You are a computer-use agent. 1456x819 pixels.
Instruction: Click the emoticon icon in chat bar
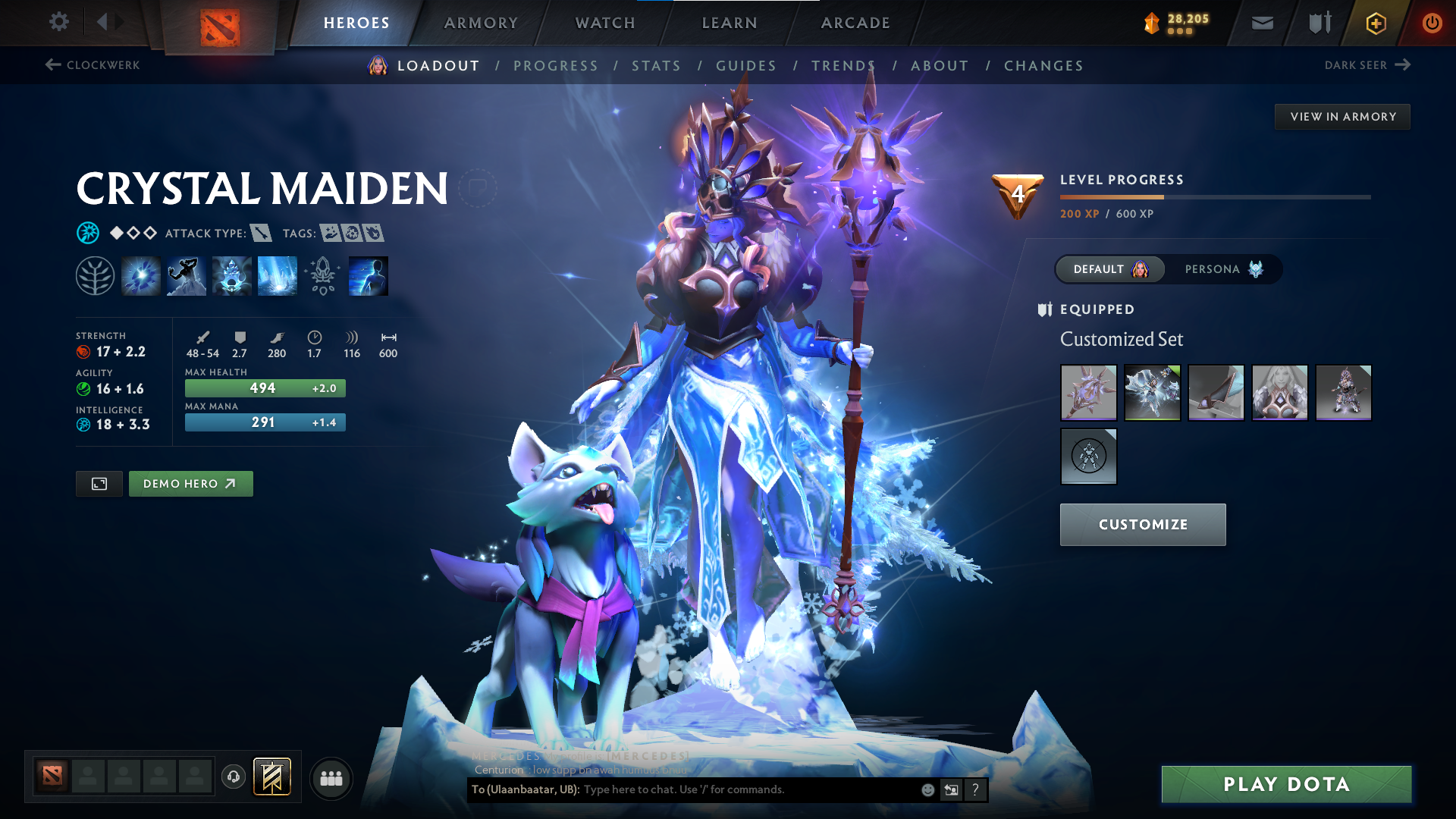click(x=927, y=789)
